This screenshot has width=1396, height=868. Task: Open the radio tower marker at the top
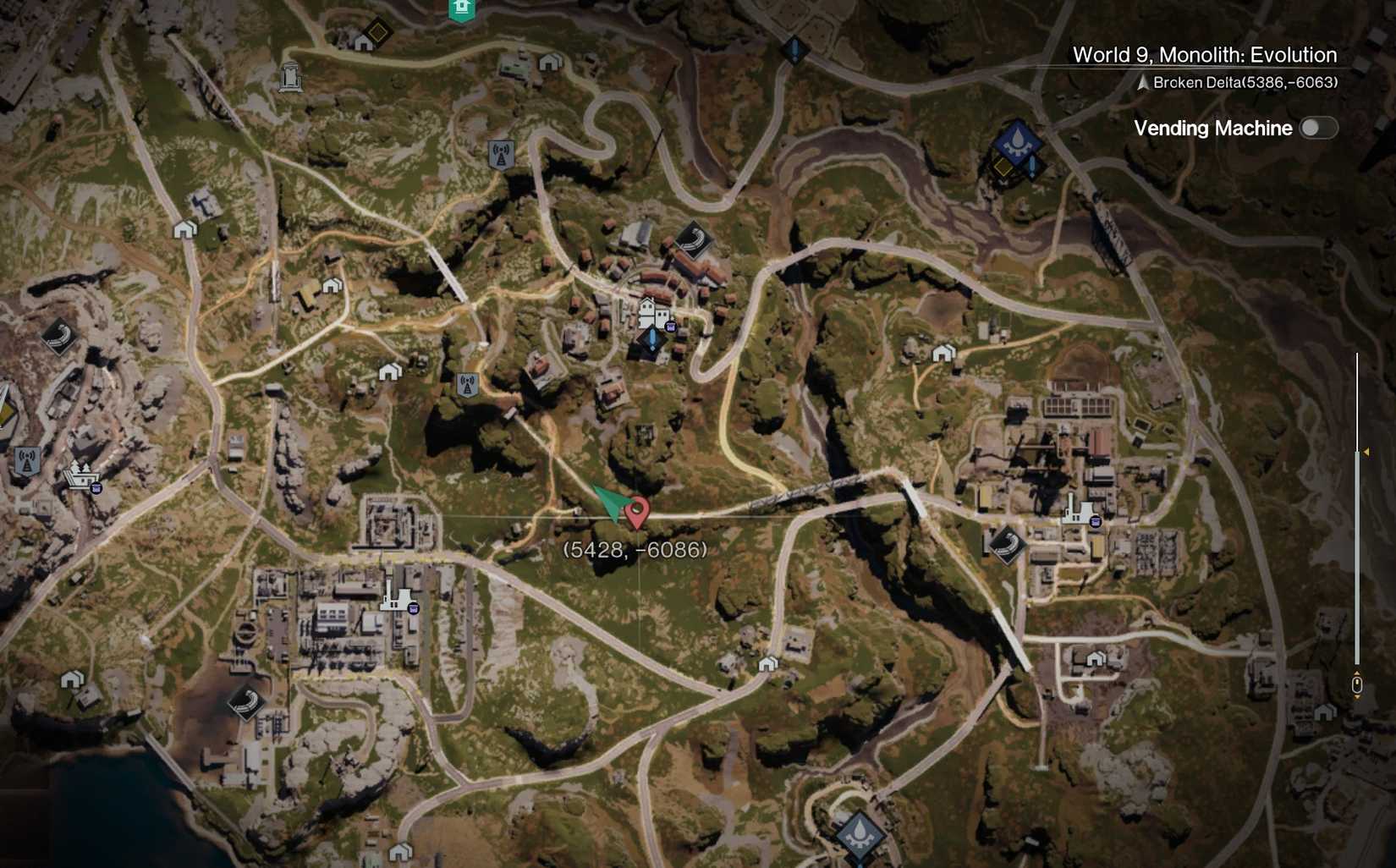tap(501, 153)
